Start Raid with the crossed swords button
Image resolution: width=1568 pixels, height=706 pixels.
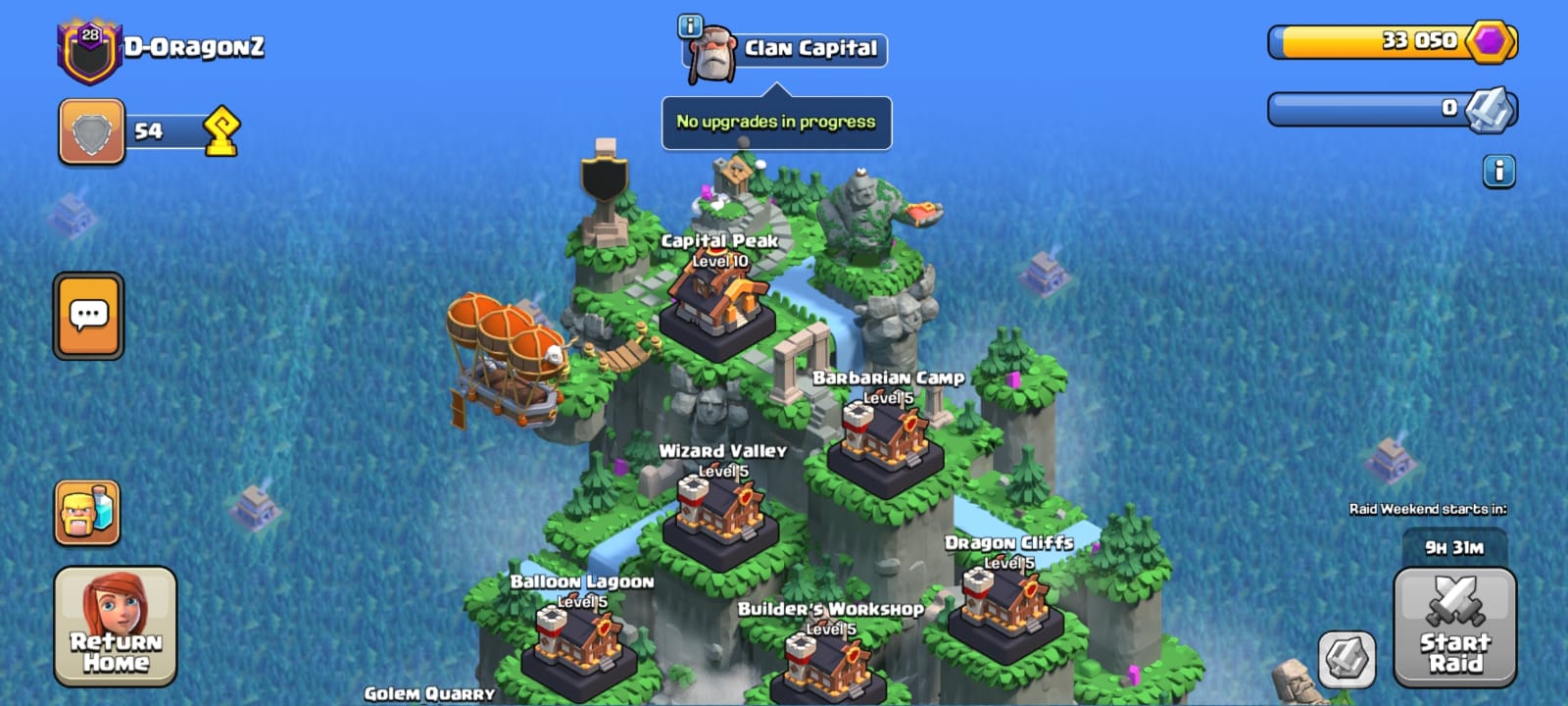[1454, 626]
